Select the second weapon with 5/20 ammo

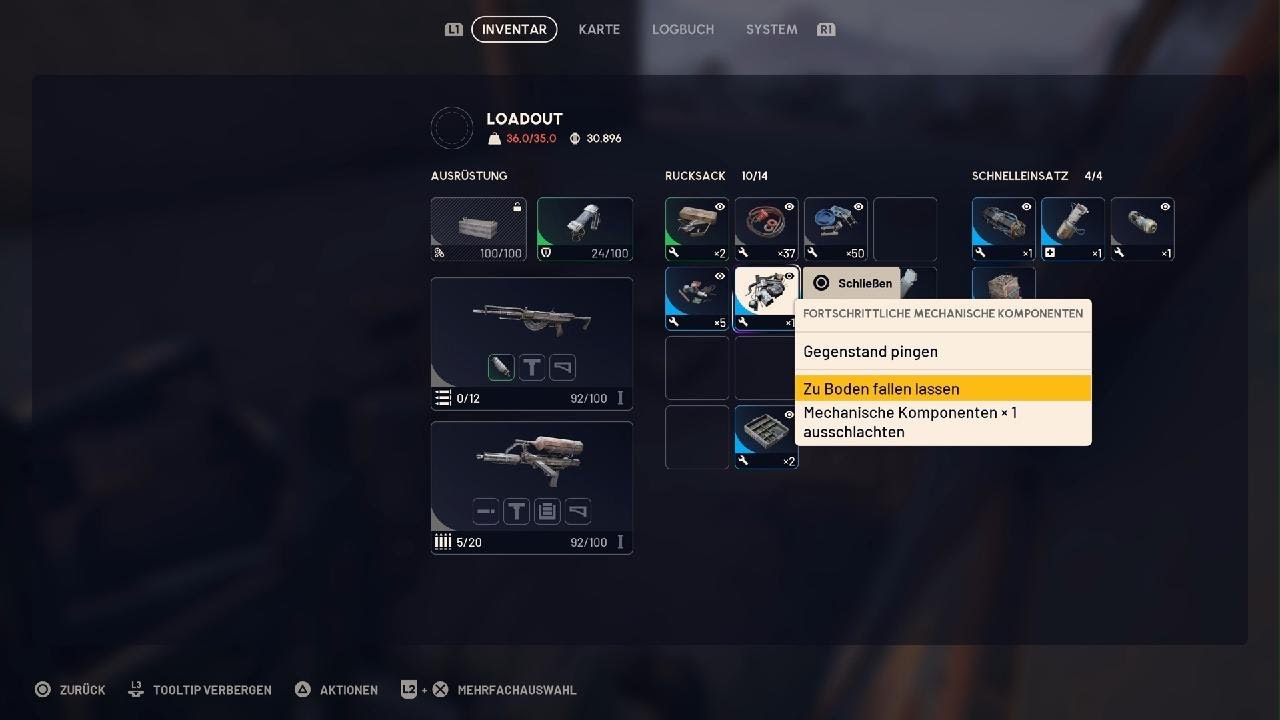pyautogui.click(x=532, y=487)
